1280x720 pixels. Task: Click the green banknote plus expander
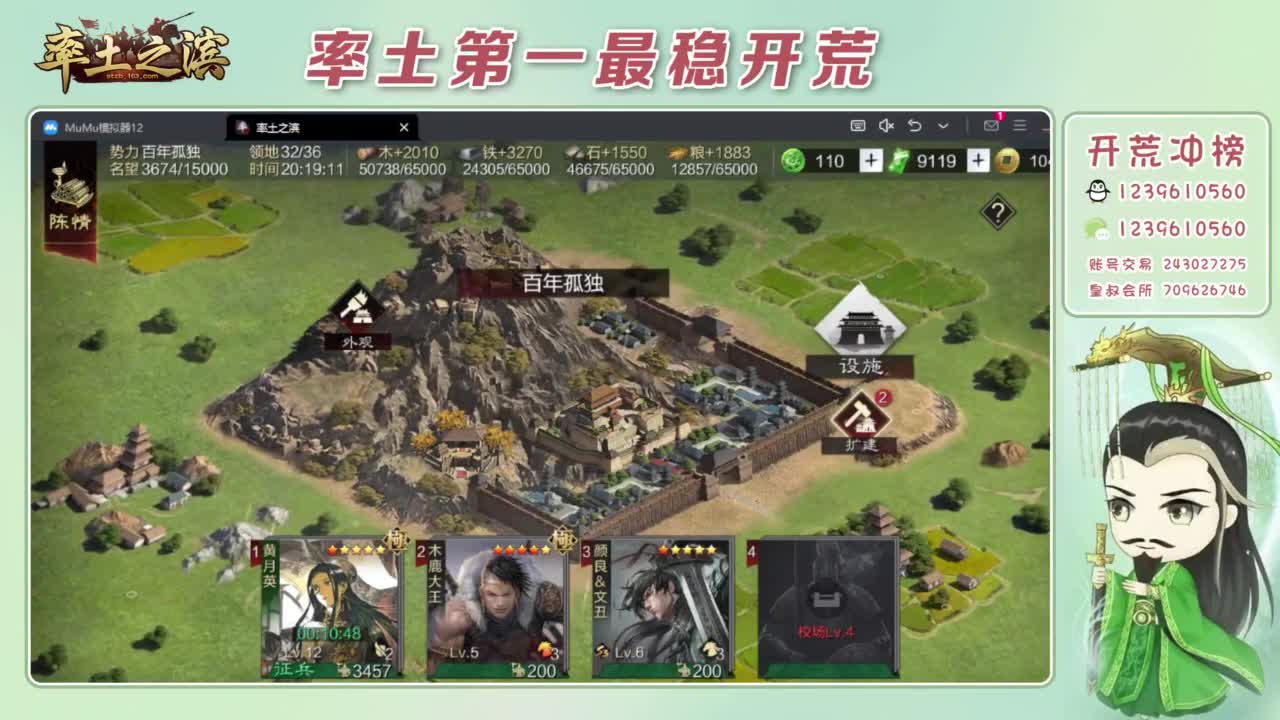[x=976, y=160]
